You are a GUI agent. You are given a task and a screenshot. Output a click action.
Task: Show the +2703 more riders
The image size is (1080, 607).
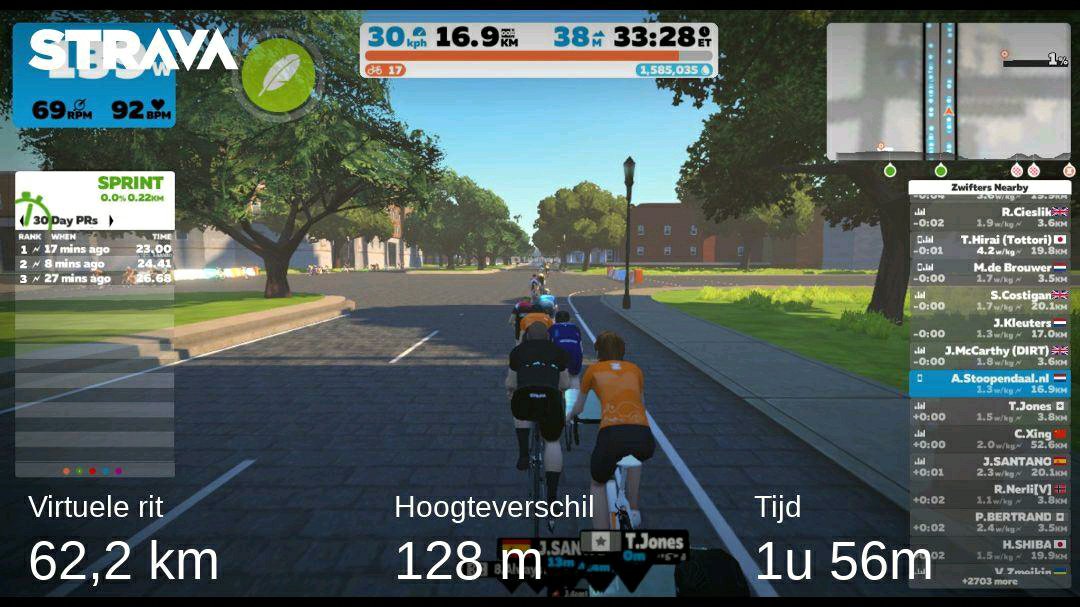[990, 580]
